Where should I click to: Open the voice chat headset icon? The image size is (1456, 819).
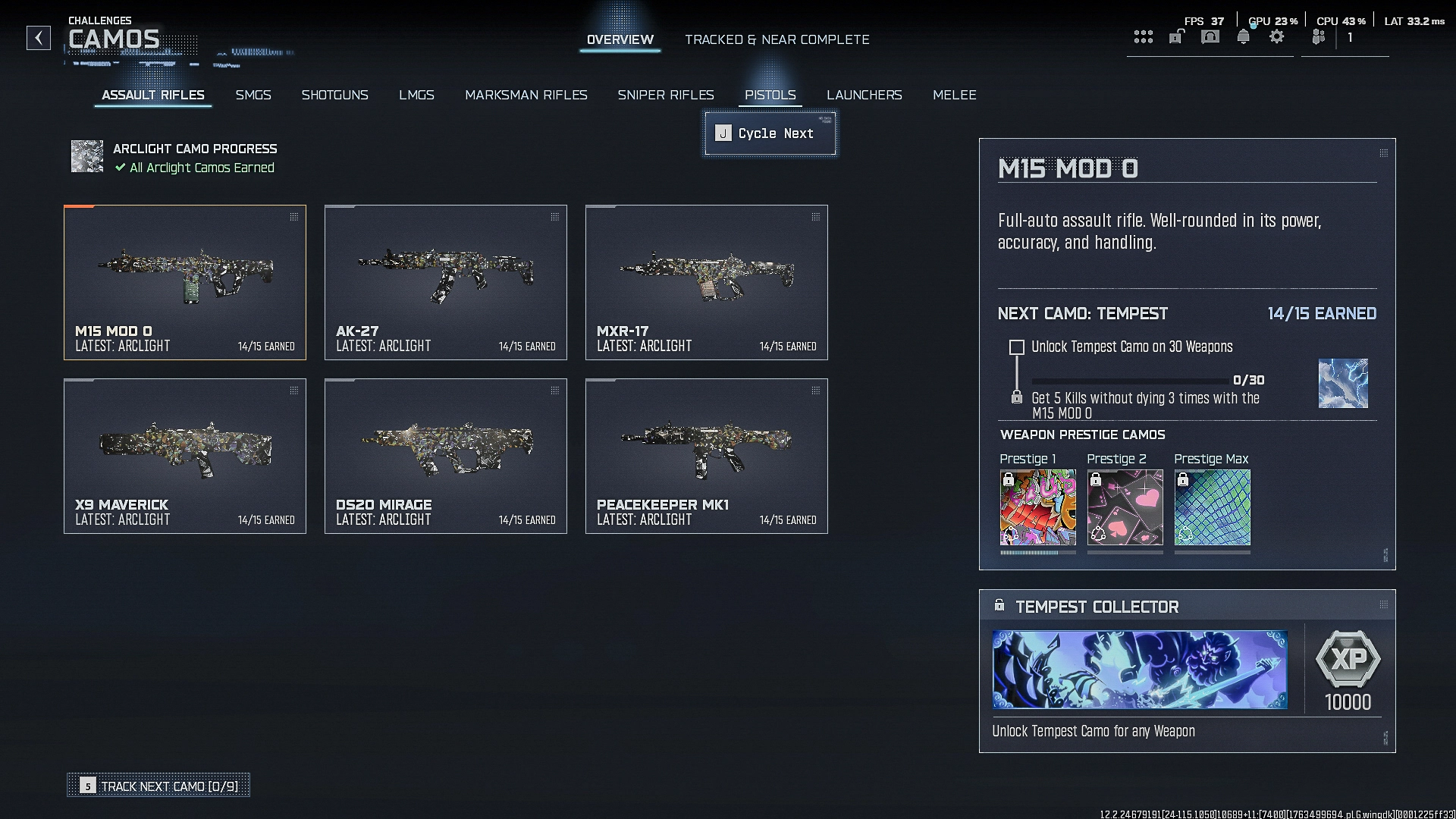tap(1210, 36)
